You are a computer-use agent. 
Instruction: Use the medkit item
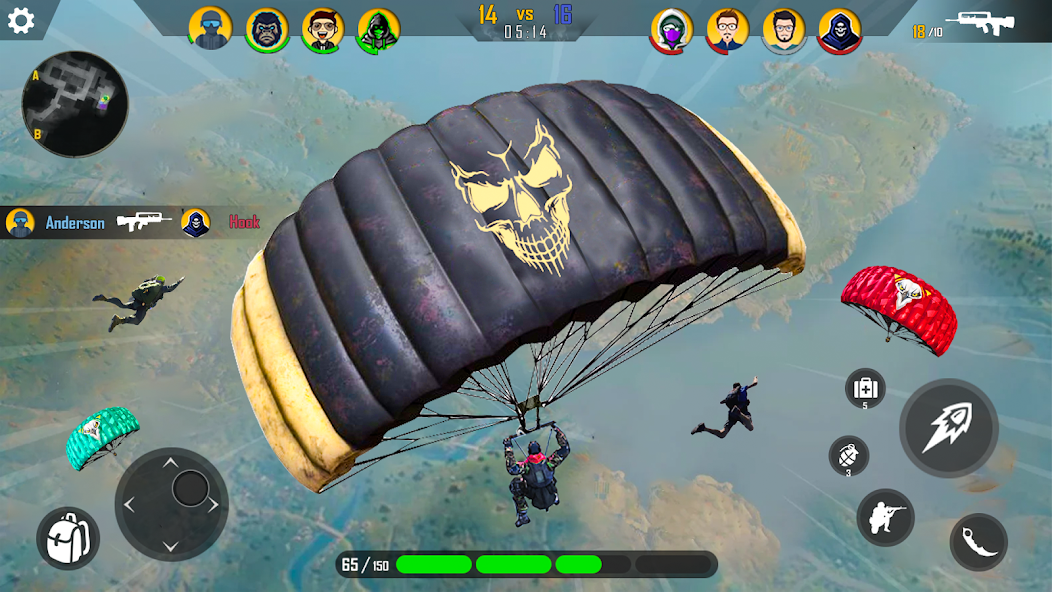pos(865,388)
